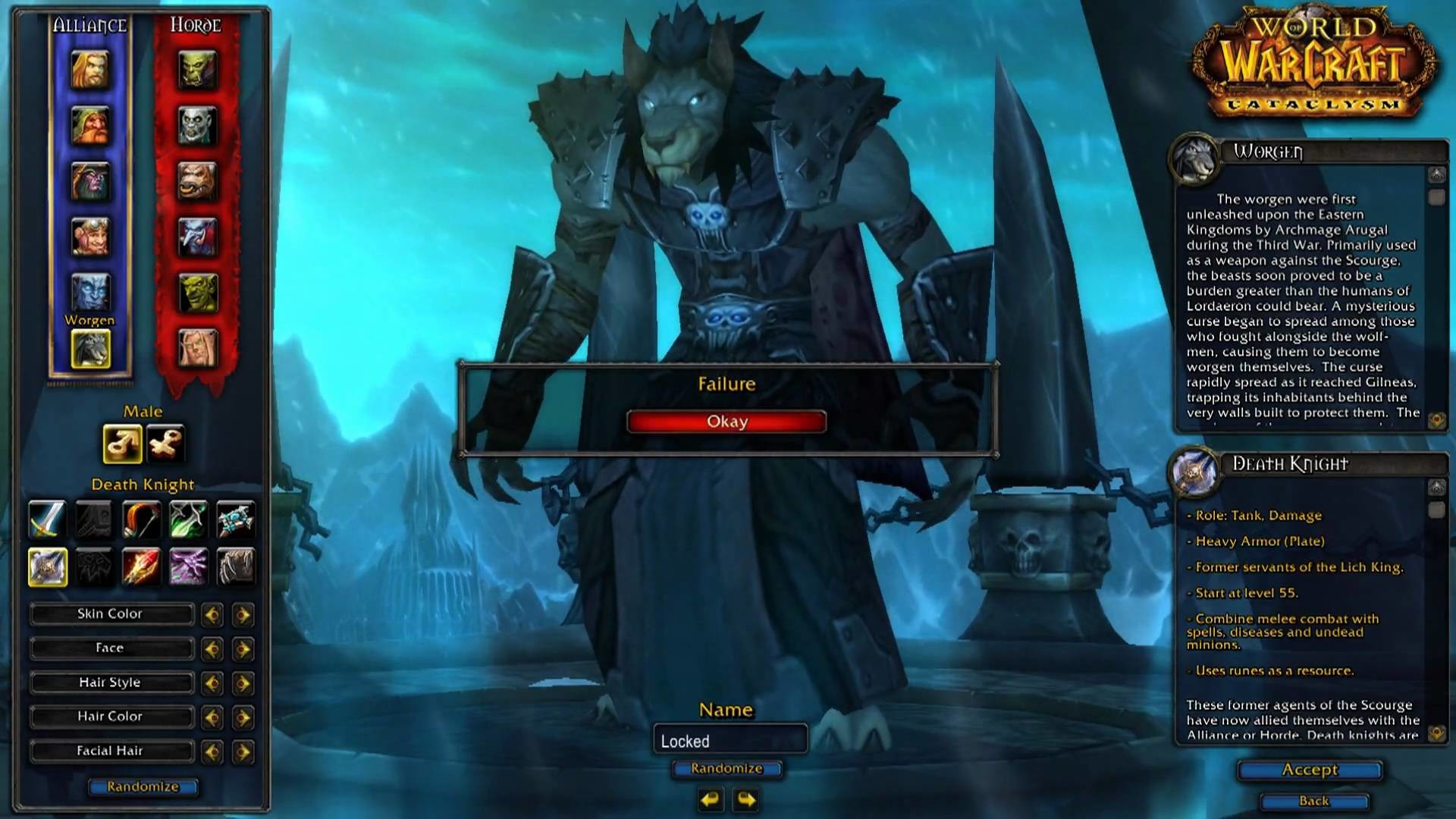Click the right Skin Color arrow
Viewport: 1456px width, 819px height.
243,614
